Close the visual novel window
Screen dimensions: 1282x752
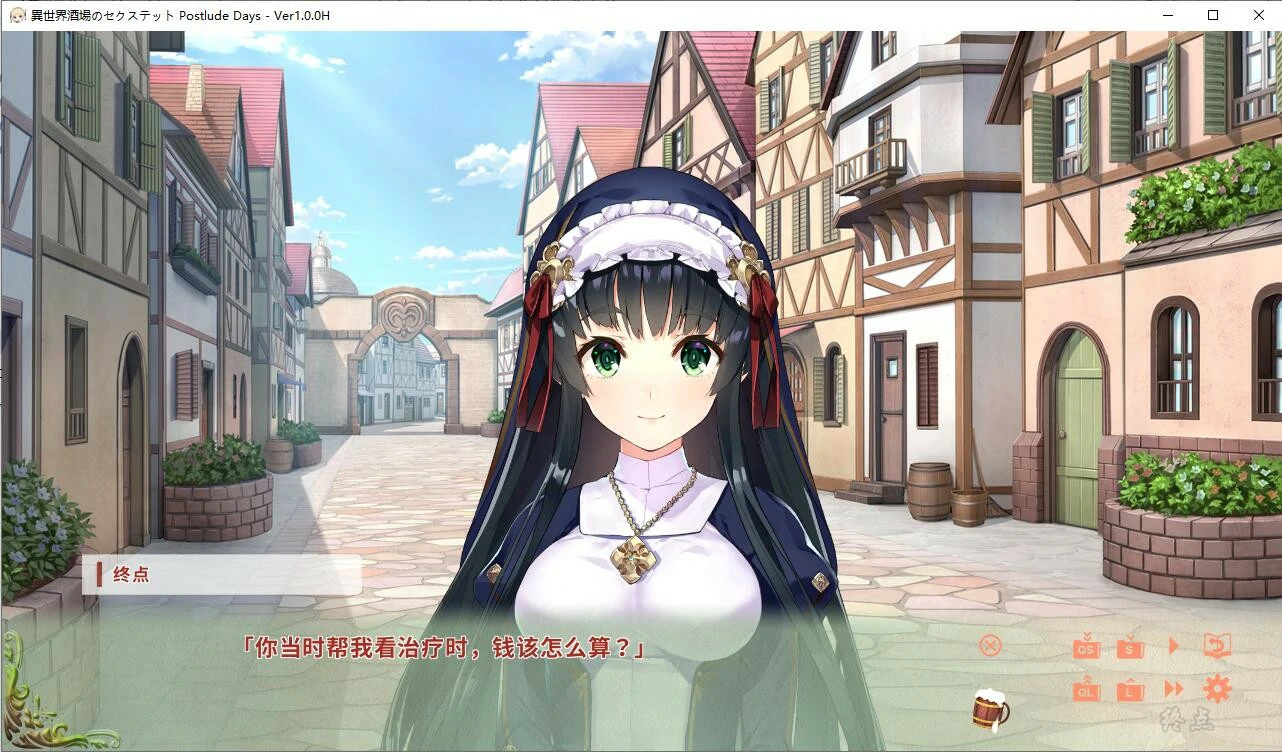1258,15
